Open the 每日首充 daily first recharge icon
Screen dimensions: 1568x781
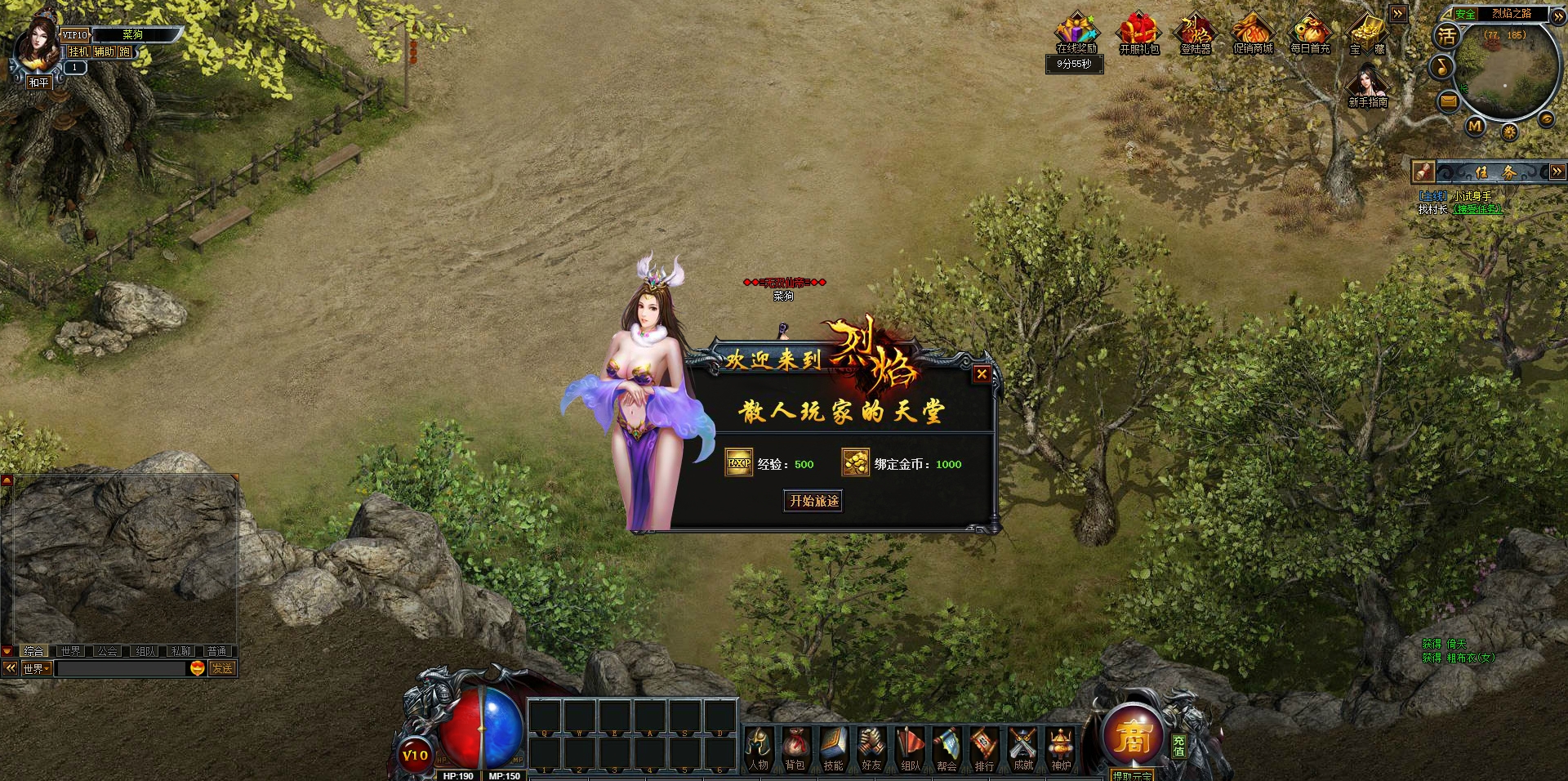(1310, 33)
